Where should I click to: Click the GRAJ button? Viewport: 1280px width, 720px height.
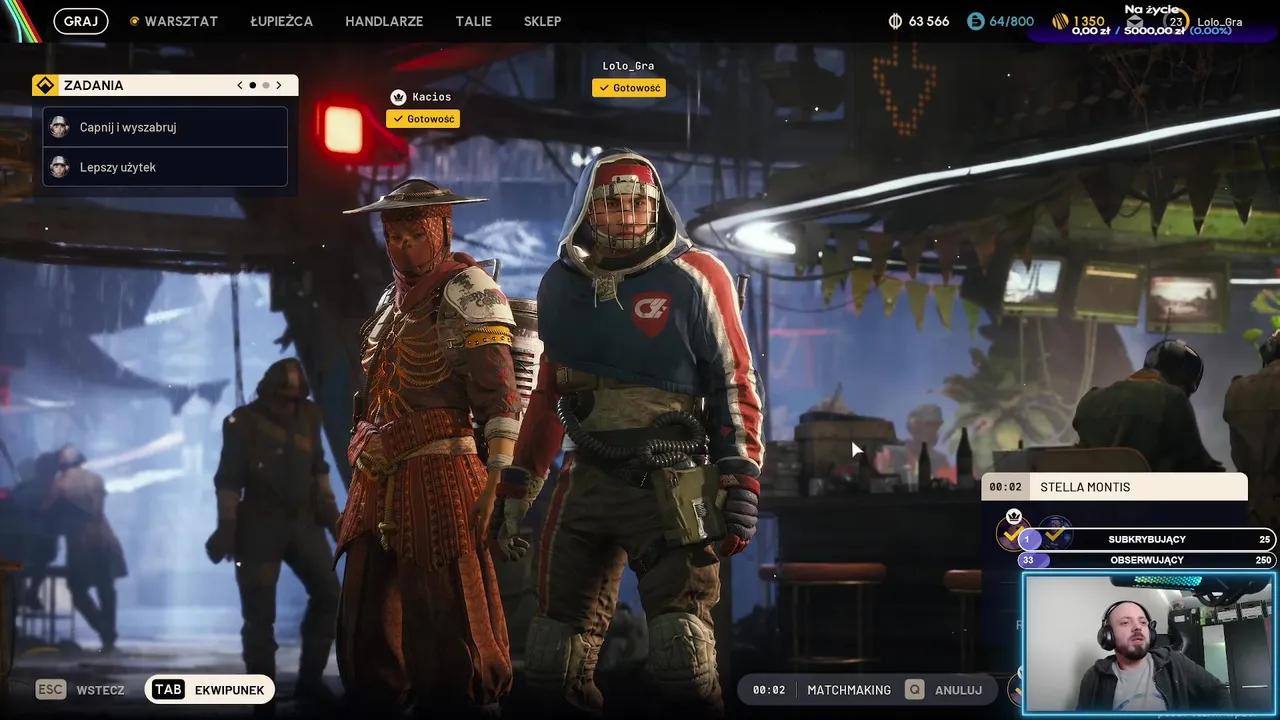pos(79,20)
